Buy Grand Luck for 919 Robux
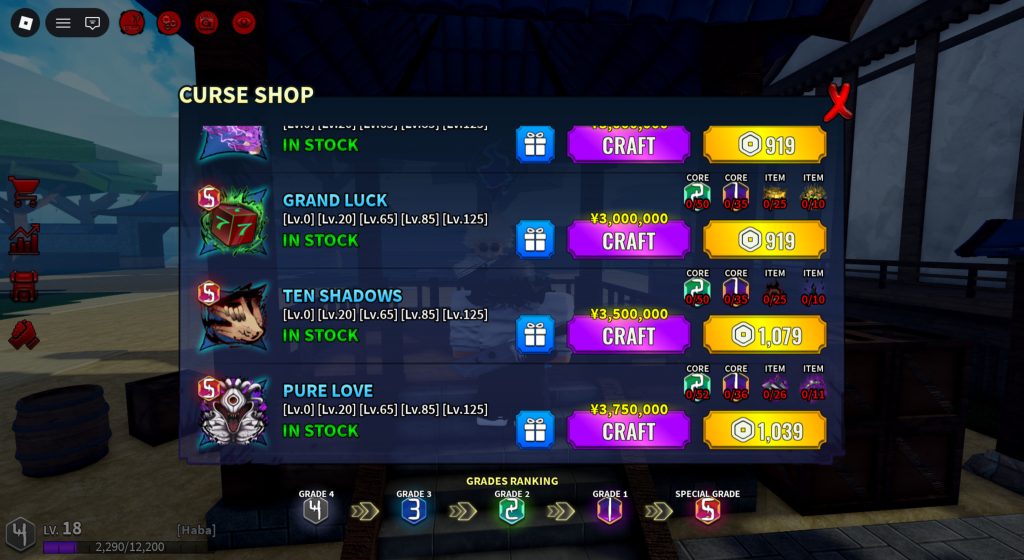The width and height of the screenshot is (1024, 560). pos(765,241)
